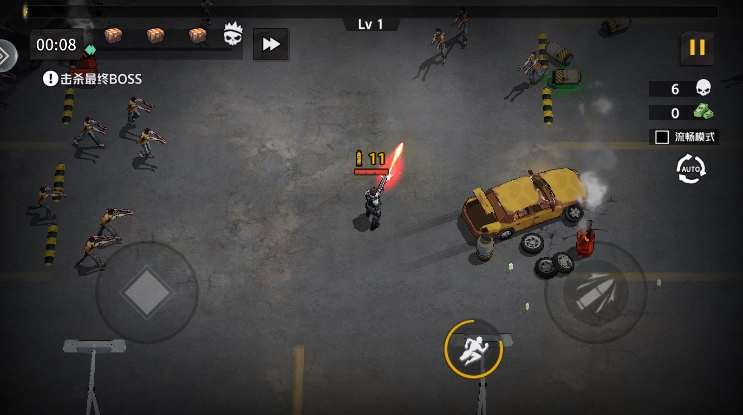The image size is (743, 415).
Task: Toggle the AUTO fire mode button
Action: point(691,169)
